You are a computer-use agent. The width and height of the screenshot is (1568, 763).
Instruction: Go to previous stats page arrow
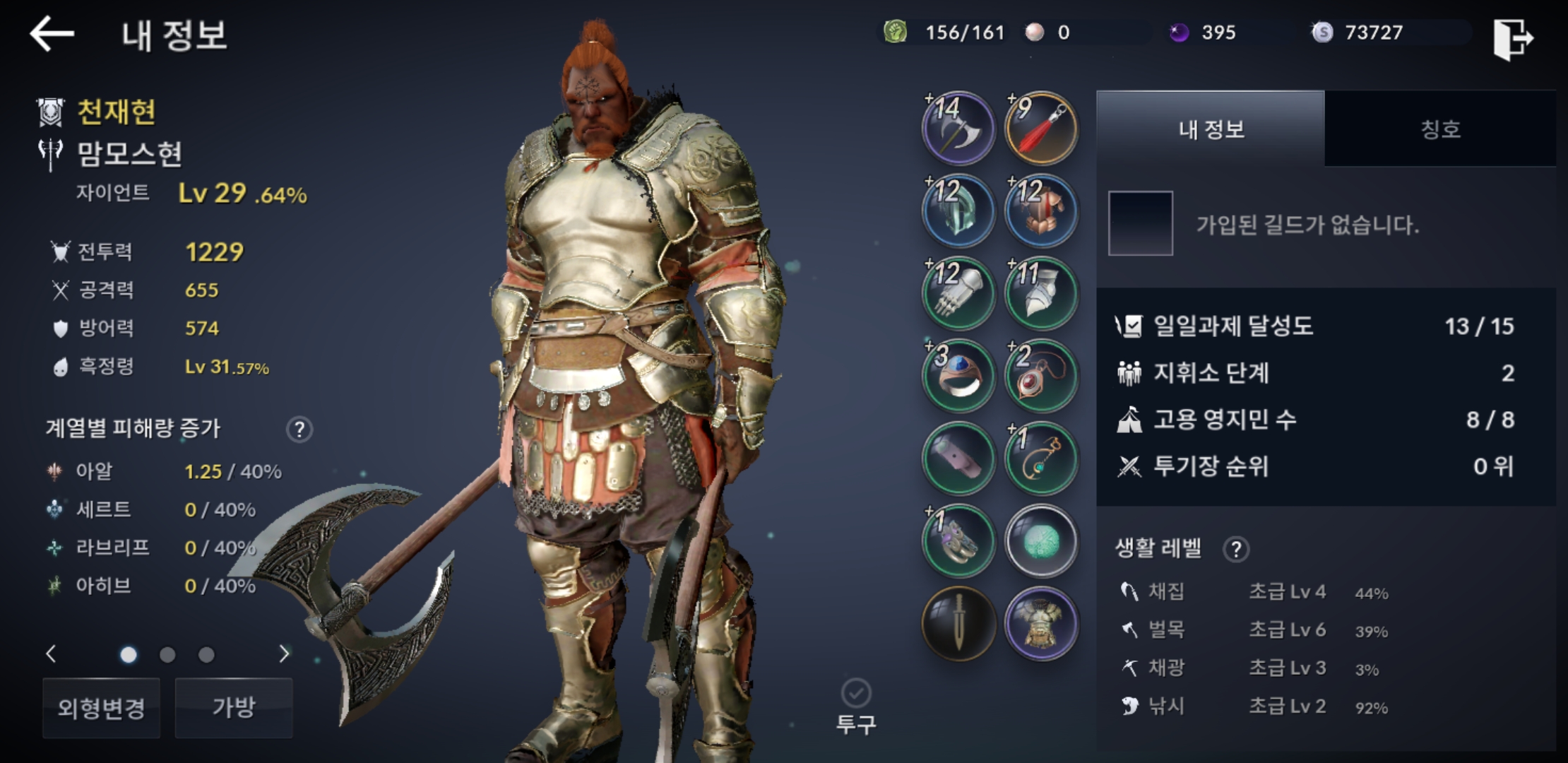51,654
